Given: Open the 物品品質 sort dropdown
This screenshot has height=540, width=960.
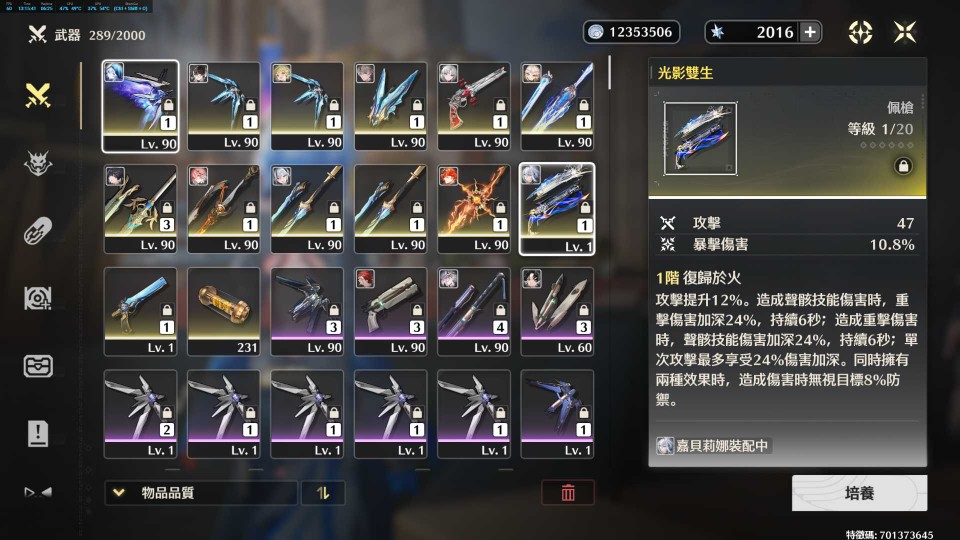Looking at the screenshot, I should pyautogui.click(x=201, y=492).
